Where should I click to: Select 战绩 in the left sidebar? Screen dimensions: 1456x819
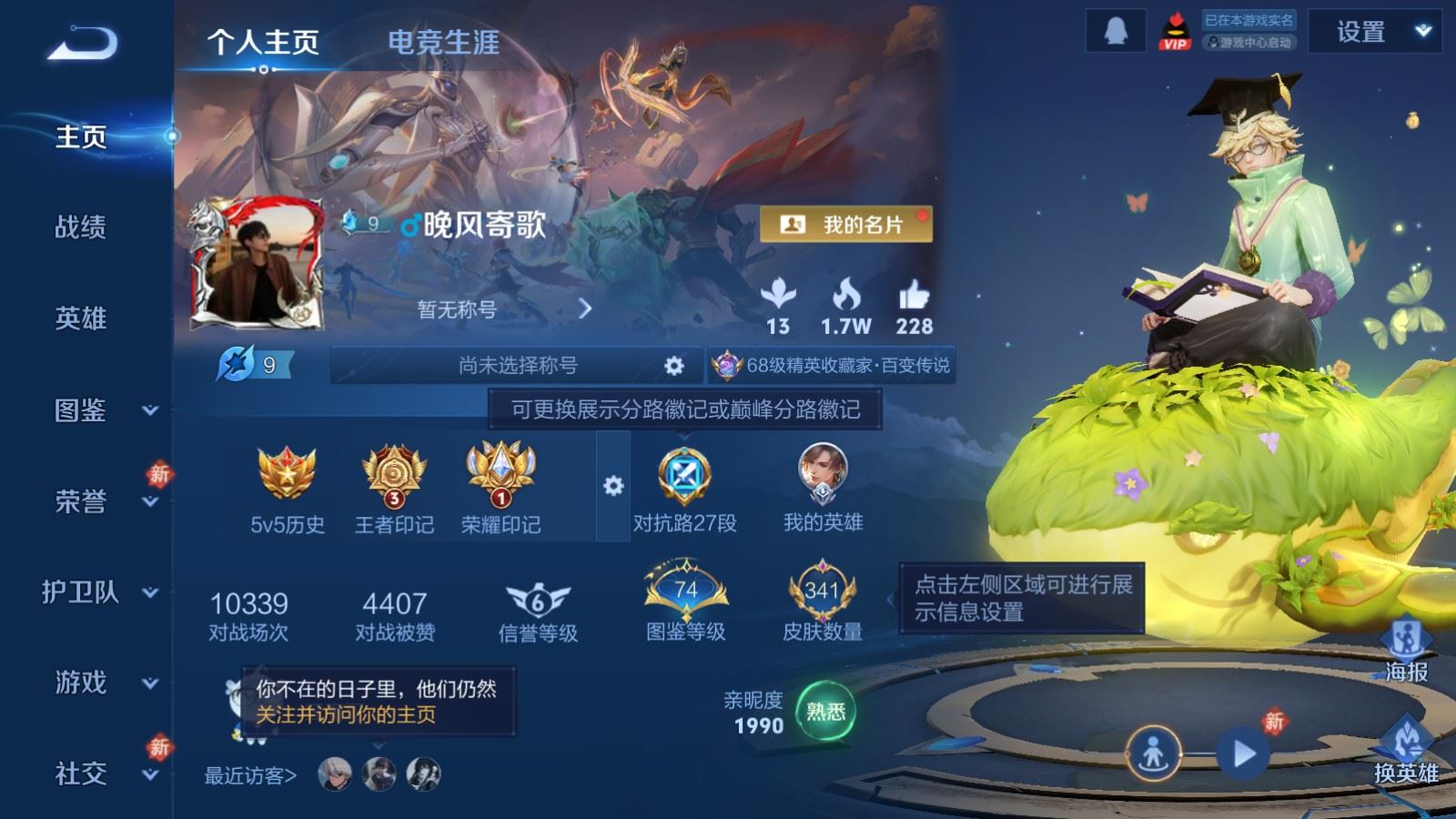80,228
